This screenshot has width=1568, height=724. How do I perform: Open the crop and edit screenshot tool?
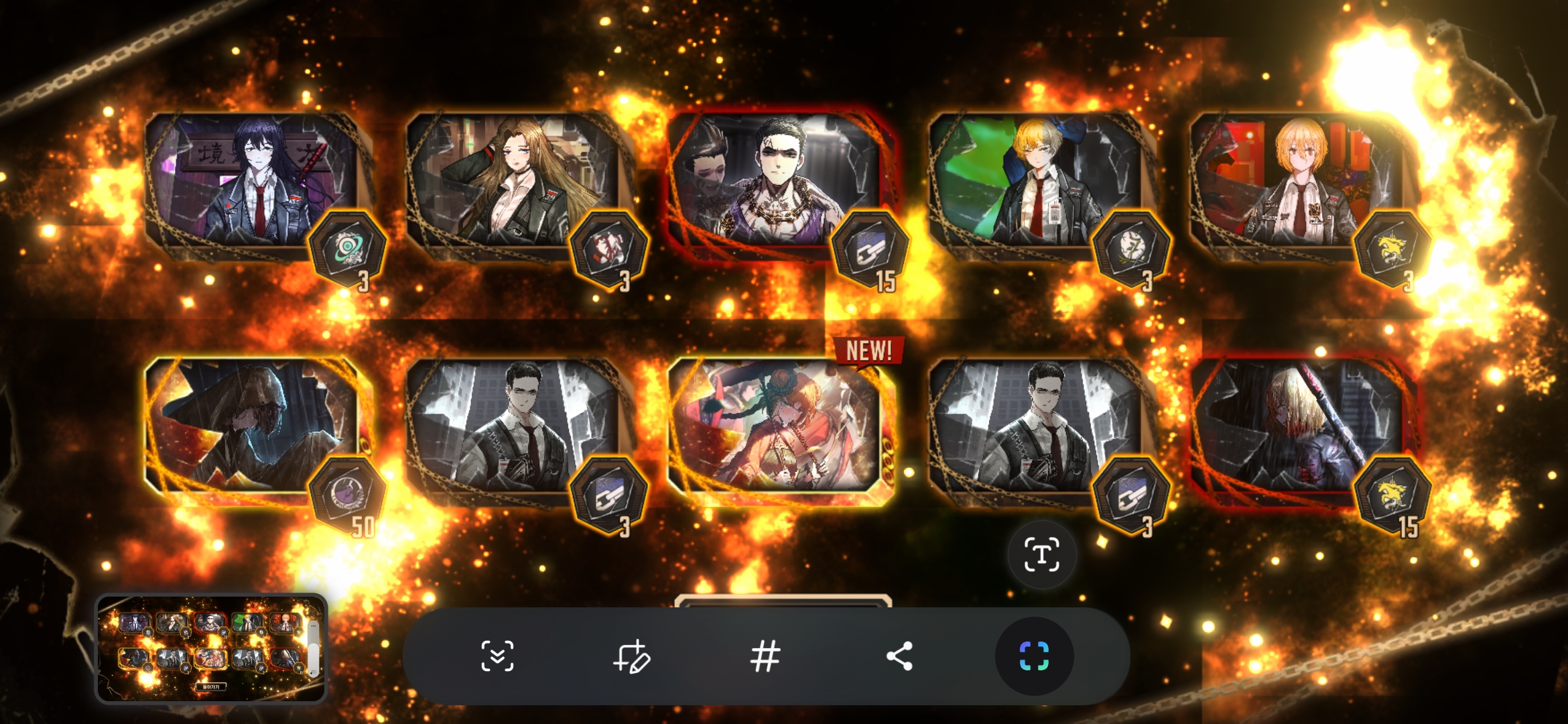click(631, 656)
